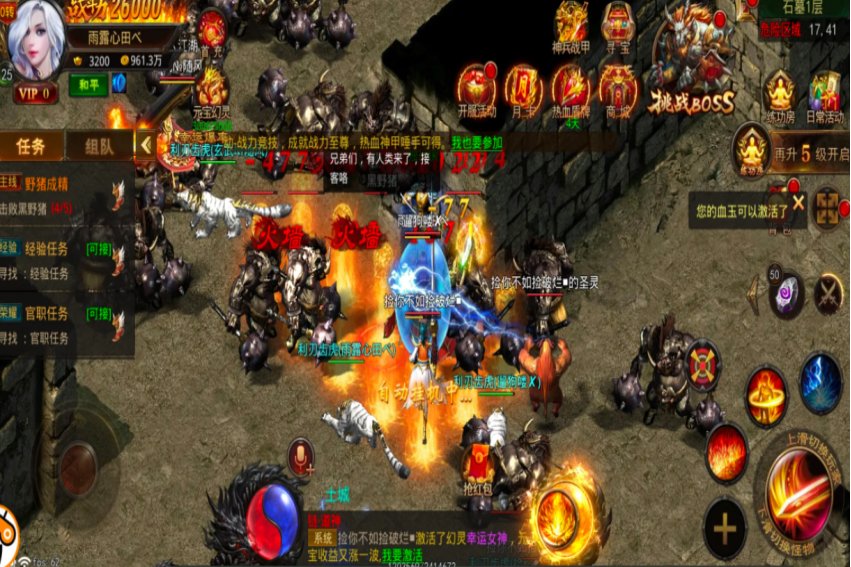
Task: Use the main sword slash attack button
Action: point(797,494)
